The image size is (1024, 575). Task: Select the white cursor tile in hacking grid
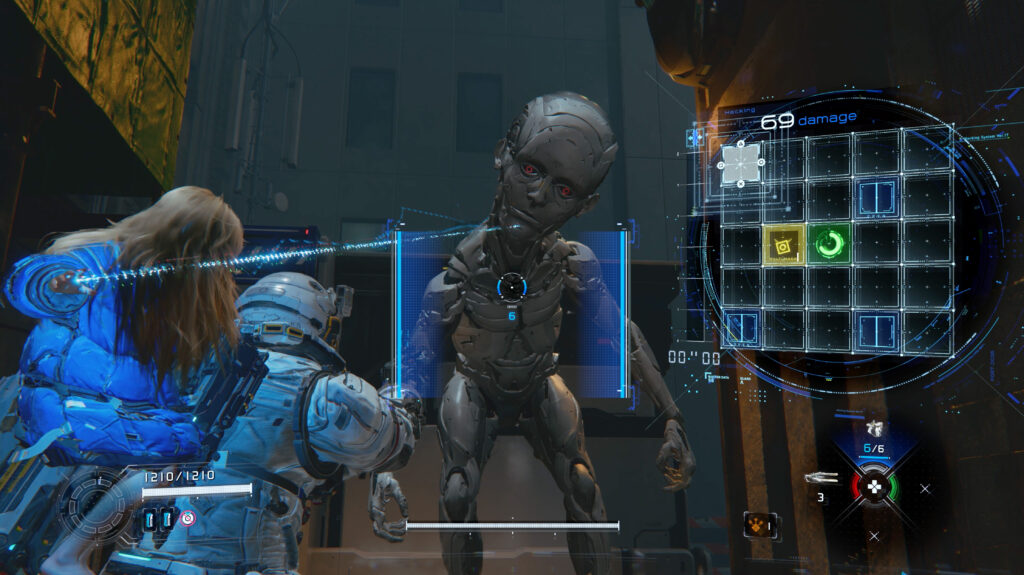[x=740, y=164]
